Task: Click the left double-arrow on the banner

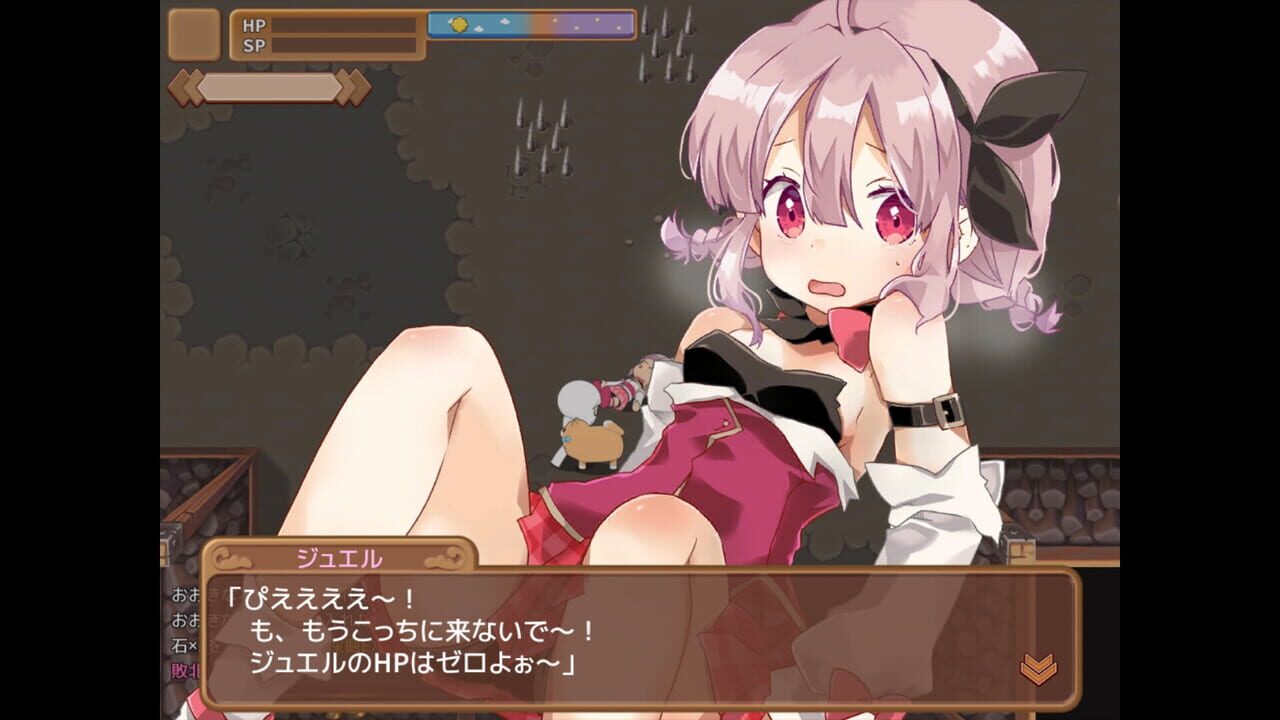Action: [x=187, y=86]
